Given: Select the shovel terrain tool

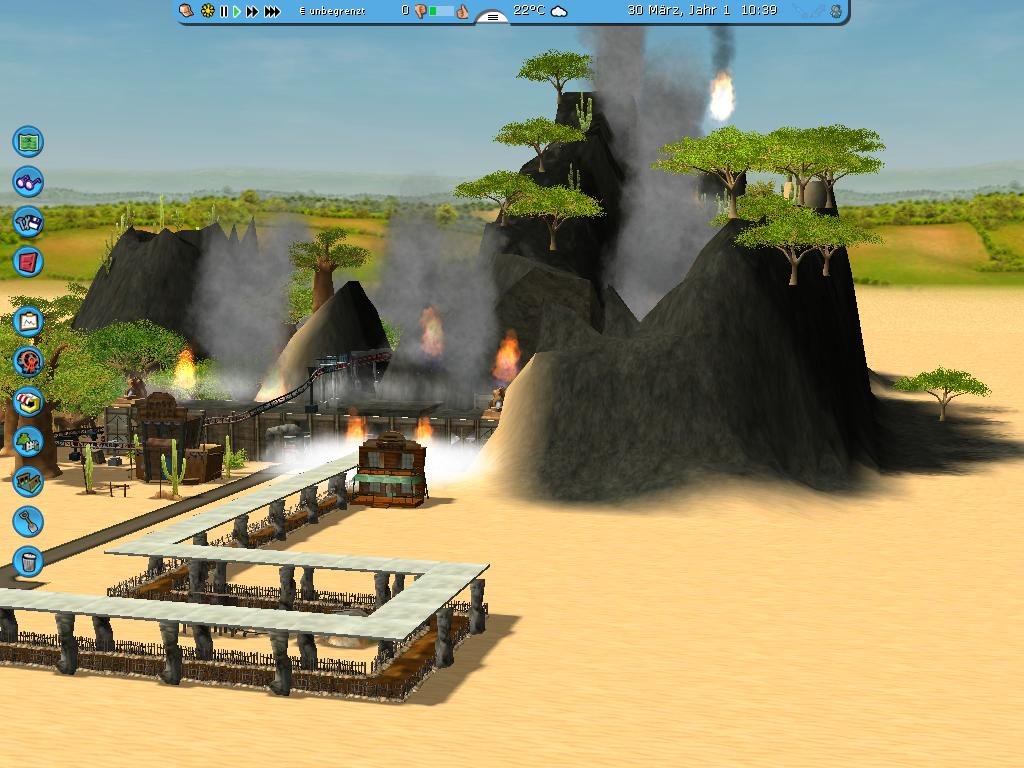Looking at the screenshot, I should click(28, 521).
